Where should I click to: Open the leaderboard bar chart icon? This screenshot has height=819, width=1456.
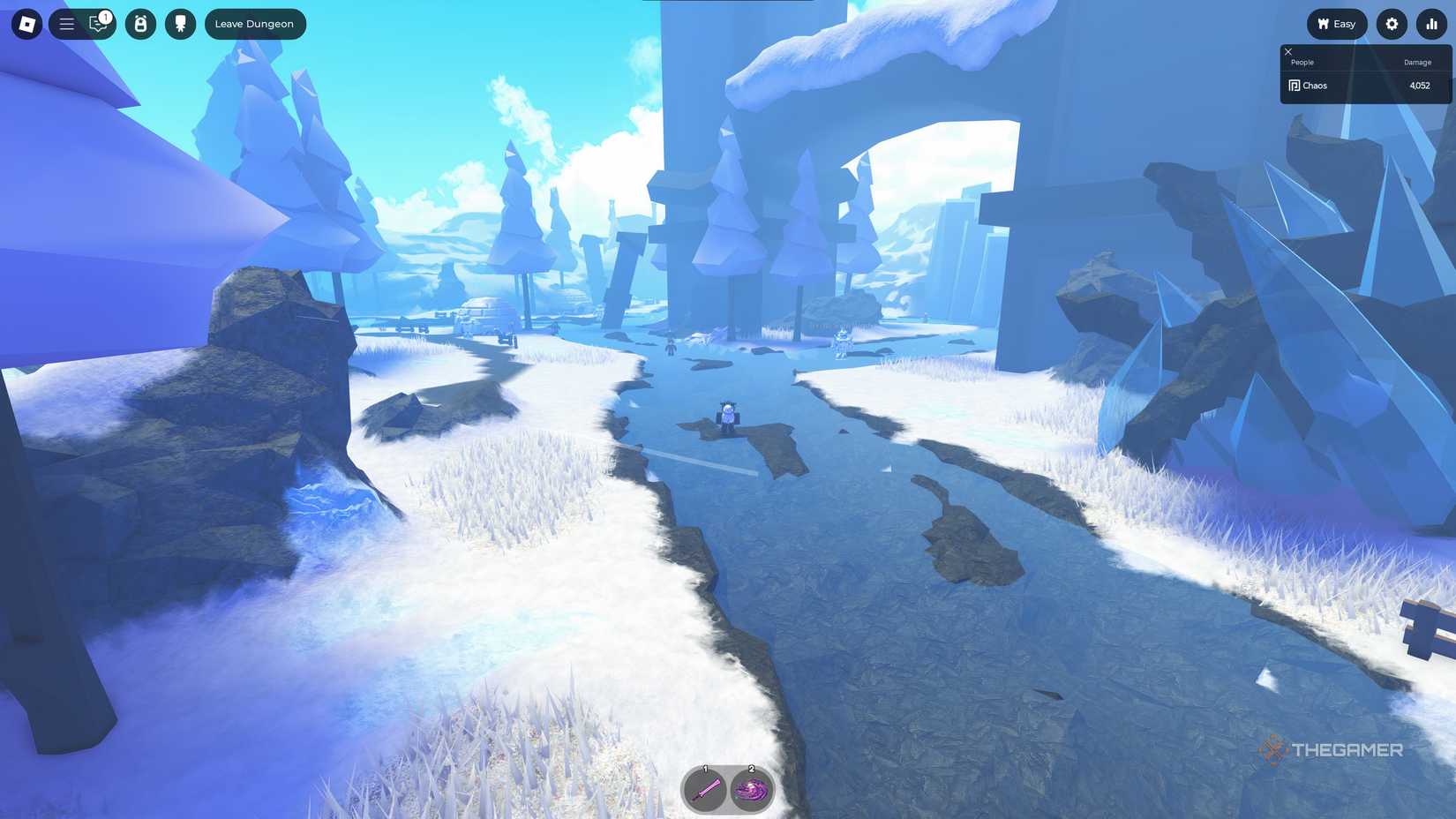[x=1431, y=24]
